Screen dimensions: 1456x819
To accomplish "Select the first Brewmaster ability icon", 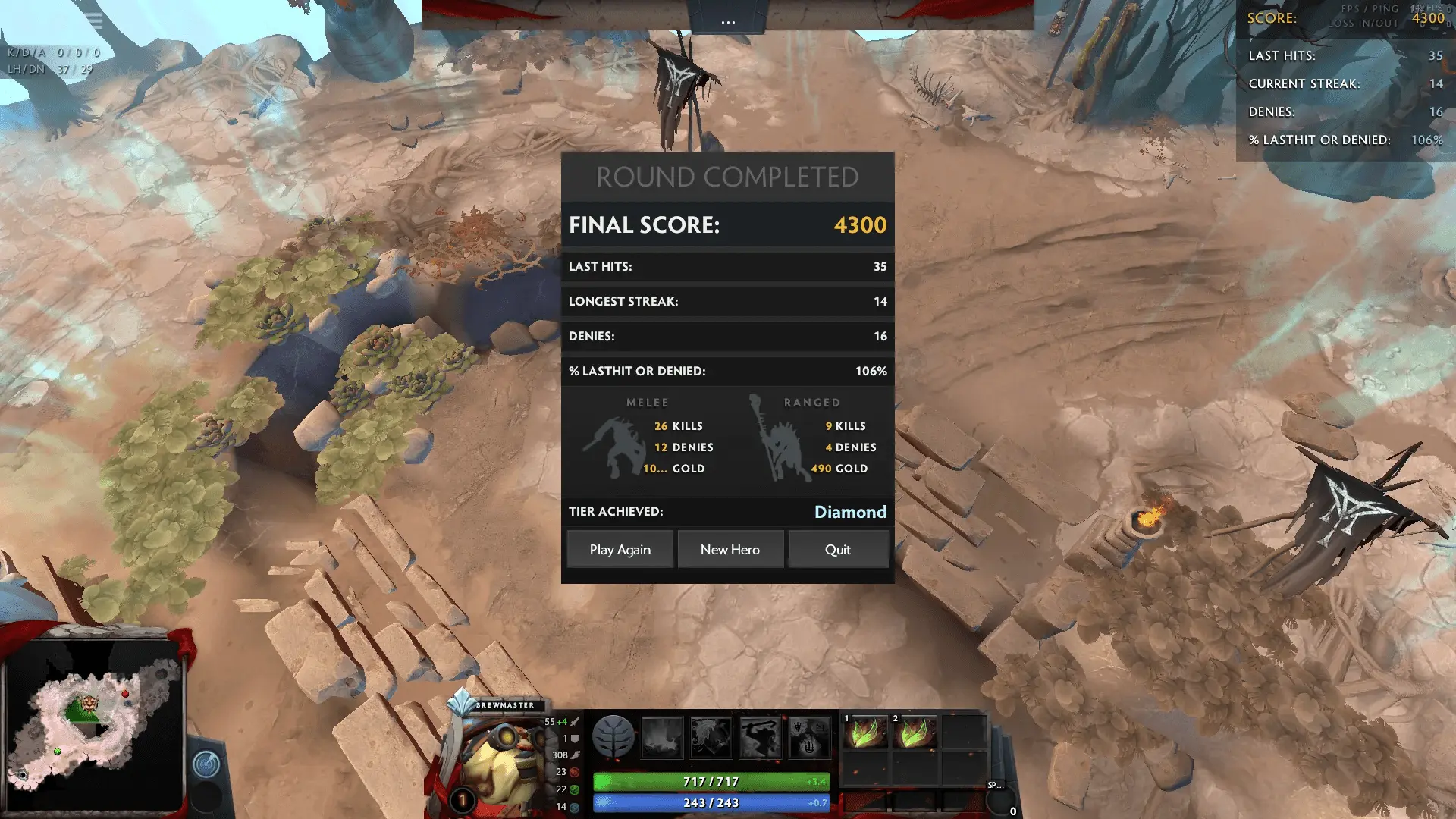I will pos(662,737).
